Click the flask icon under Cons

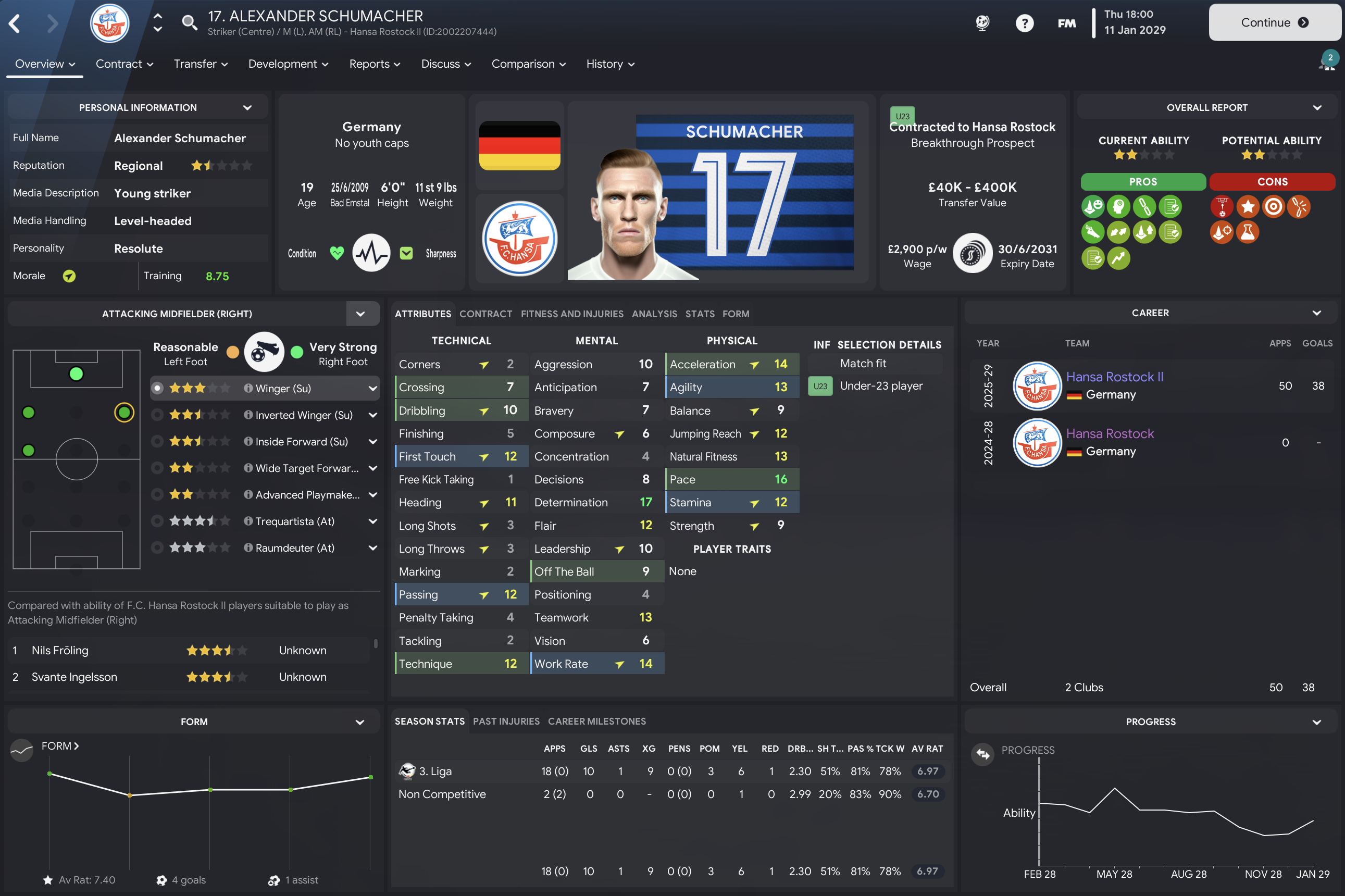pos(1248,232)
